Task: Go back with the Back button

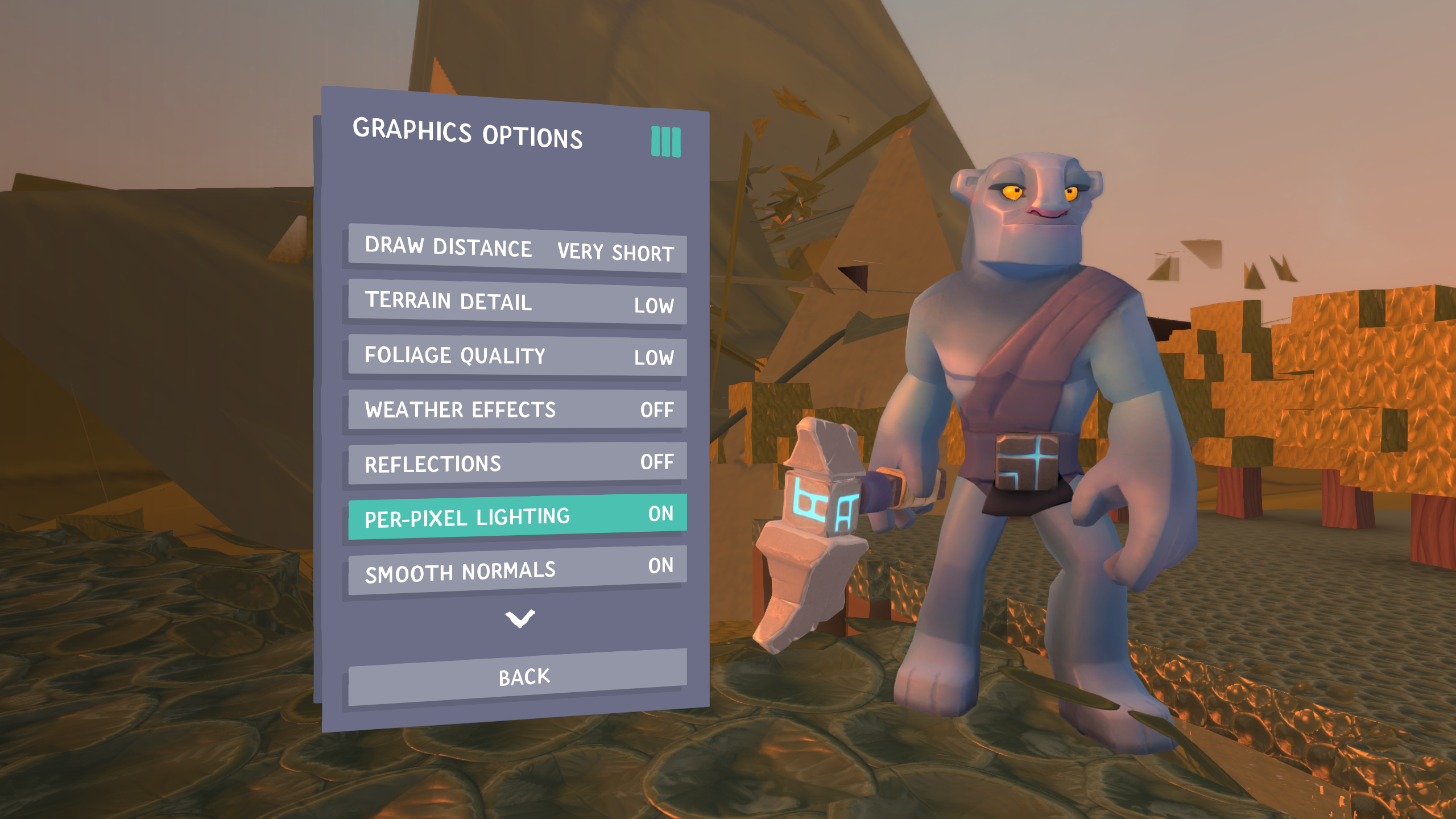Action: tap(518, 677)
